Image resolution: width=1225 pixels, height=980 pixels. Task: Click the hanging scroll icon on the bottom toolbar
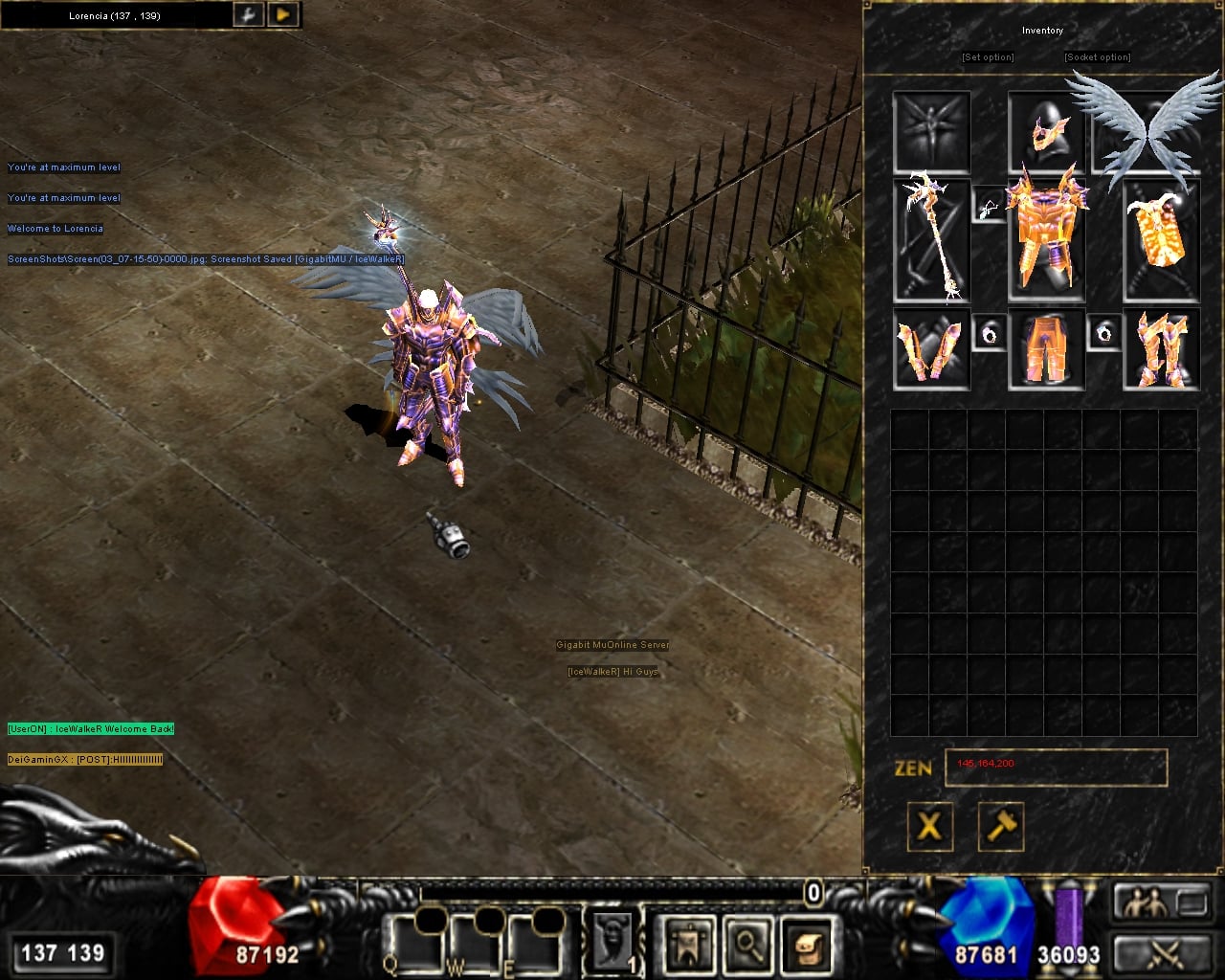692,946
